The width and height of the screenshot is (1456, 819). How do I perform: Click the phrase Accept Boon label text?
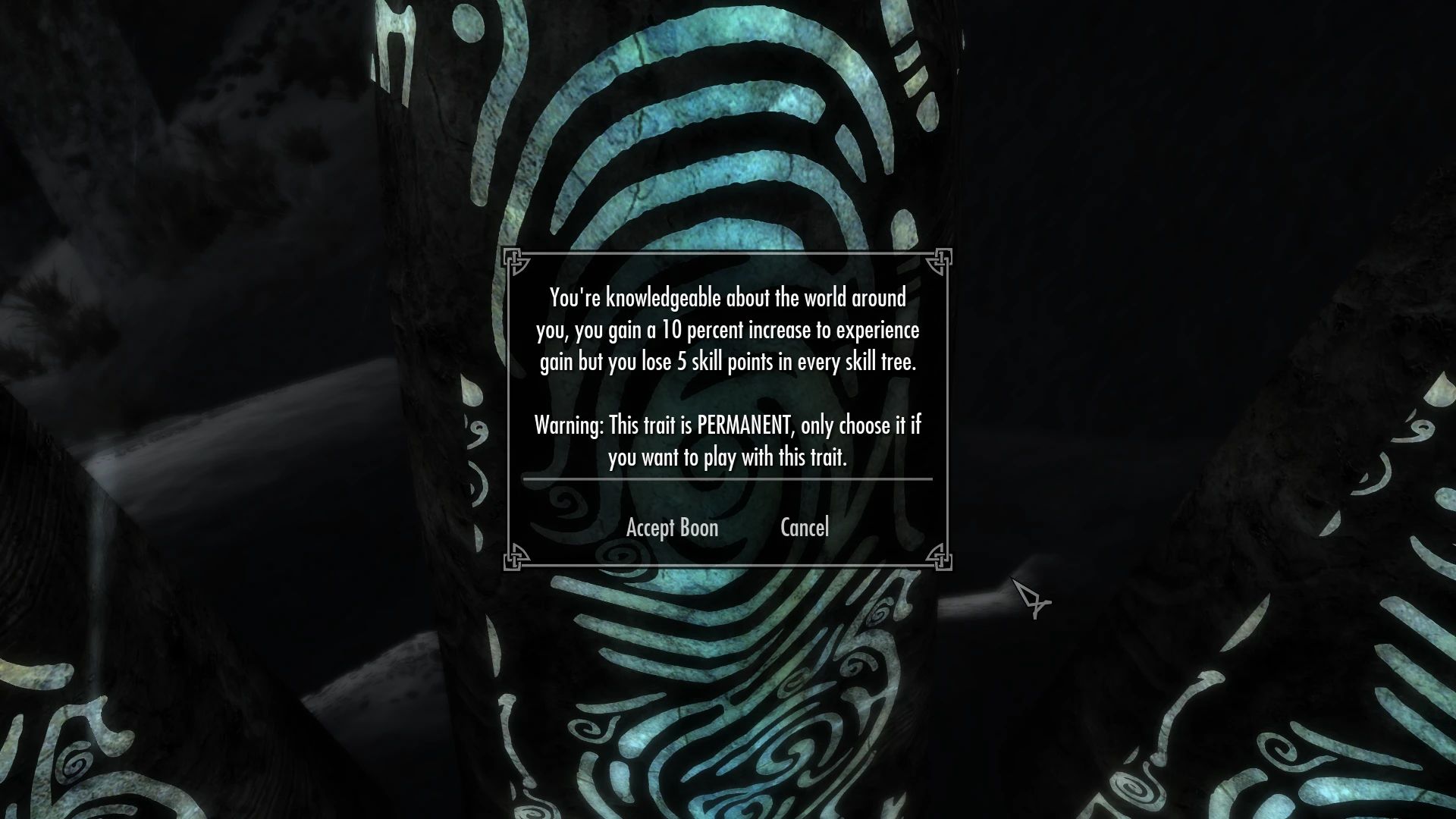pyautogui.click(x=672, y=527)
